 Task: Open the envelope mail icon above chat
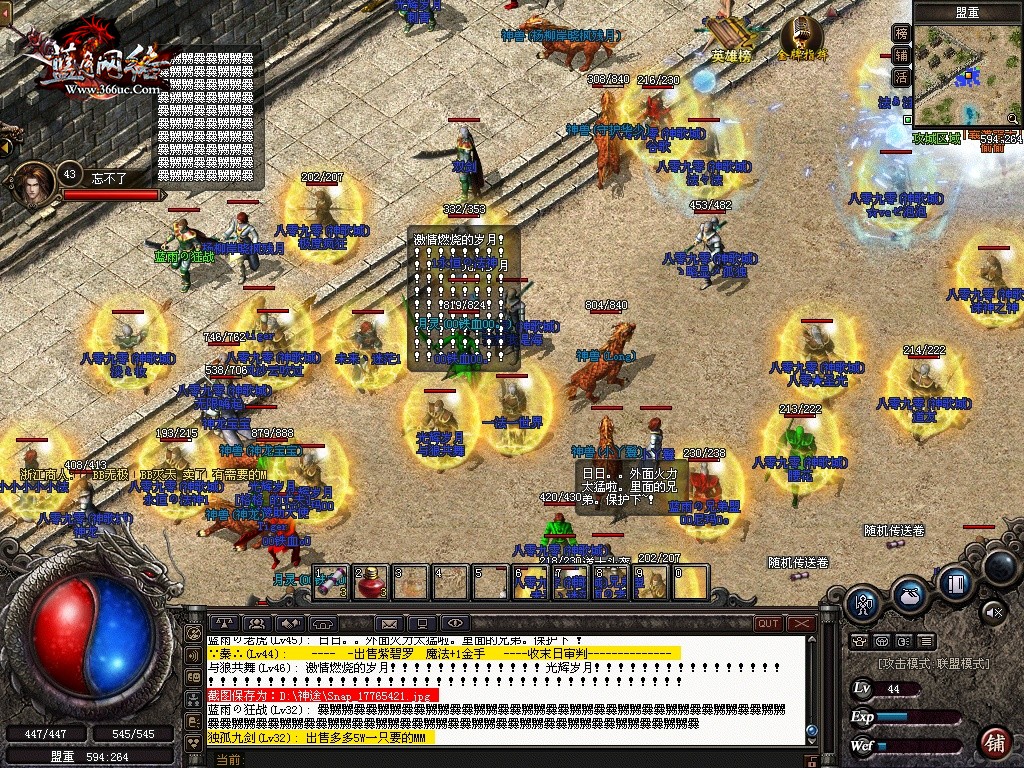tap(388, 624)
